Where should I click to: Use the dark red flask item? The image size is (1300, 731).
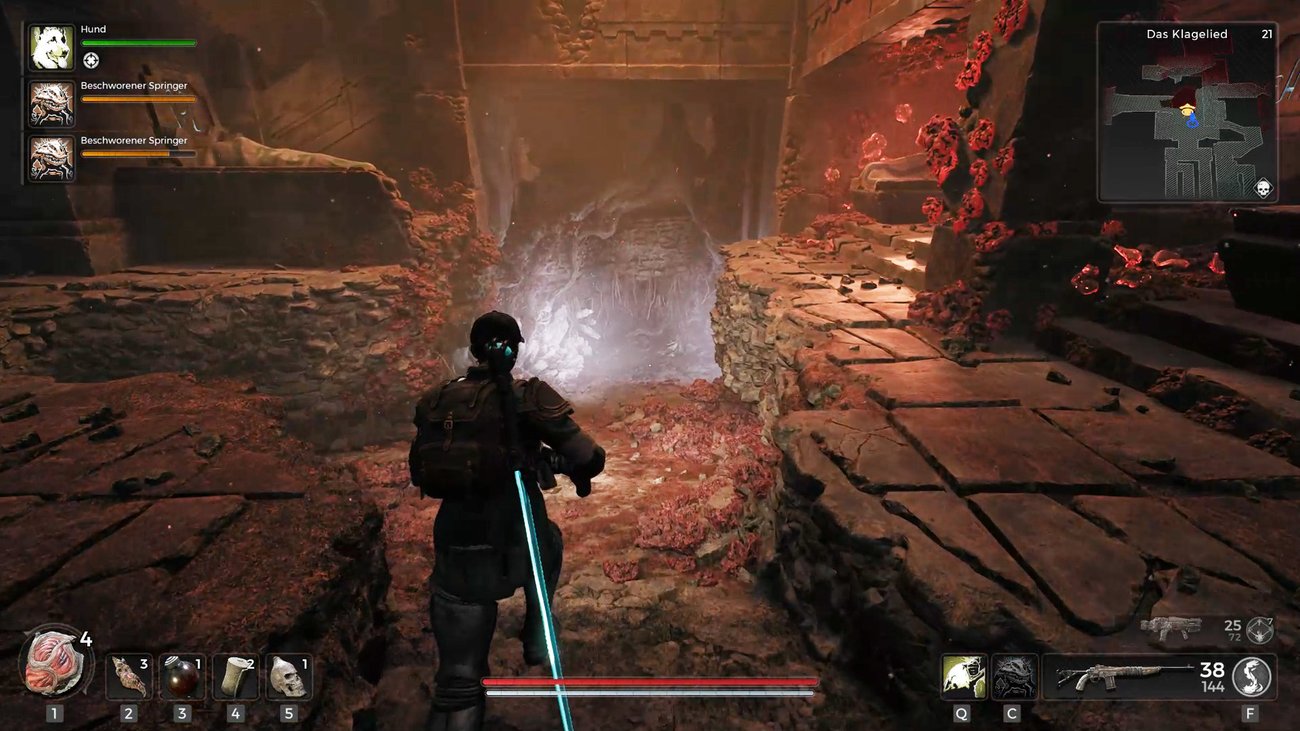[x=182, y=677]
